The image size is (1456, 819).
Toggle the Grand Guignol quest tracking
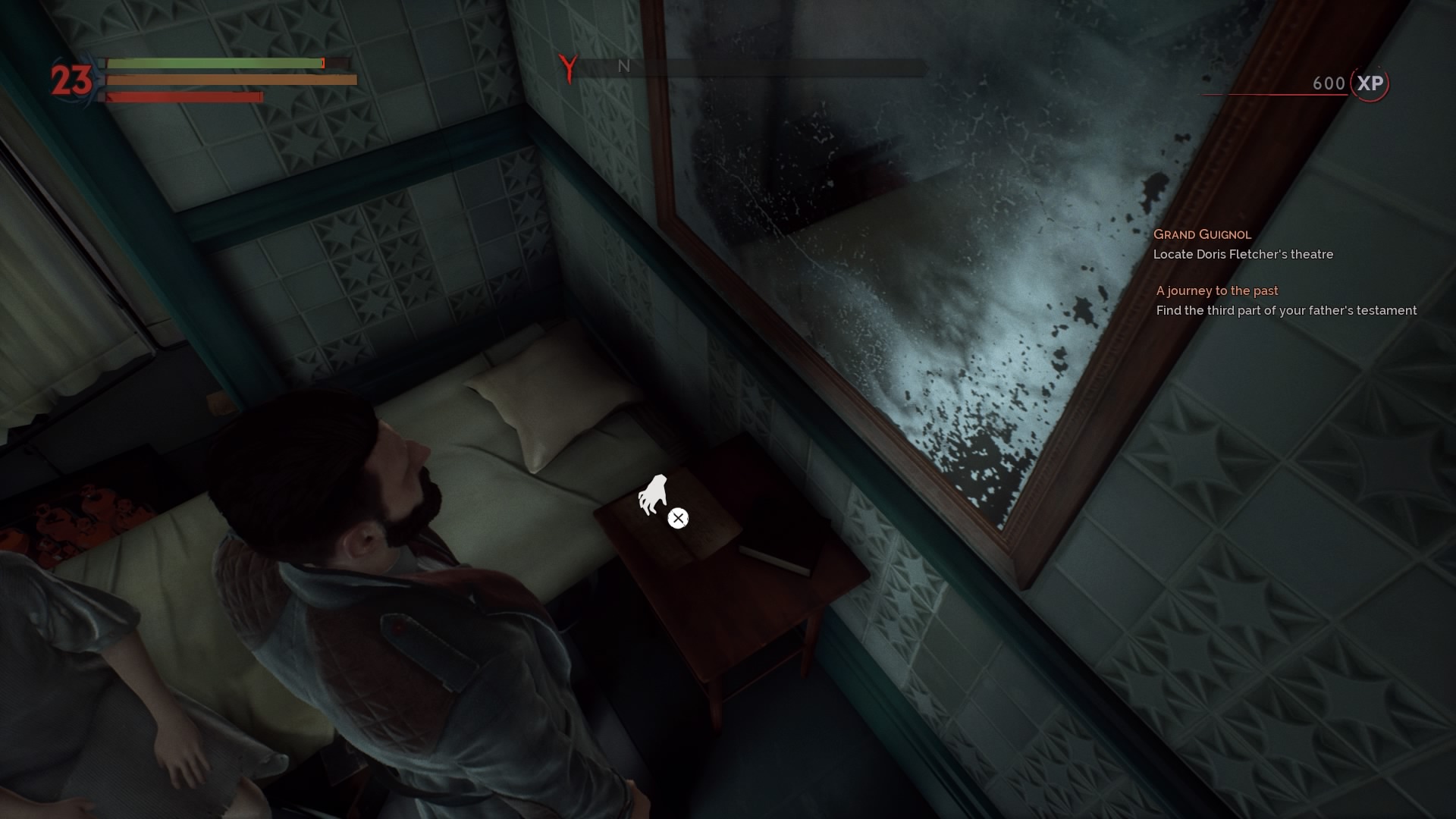1202,234
